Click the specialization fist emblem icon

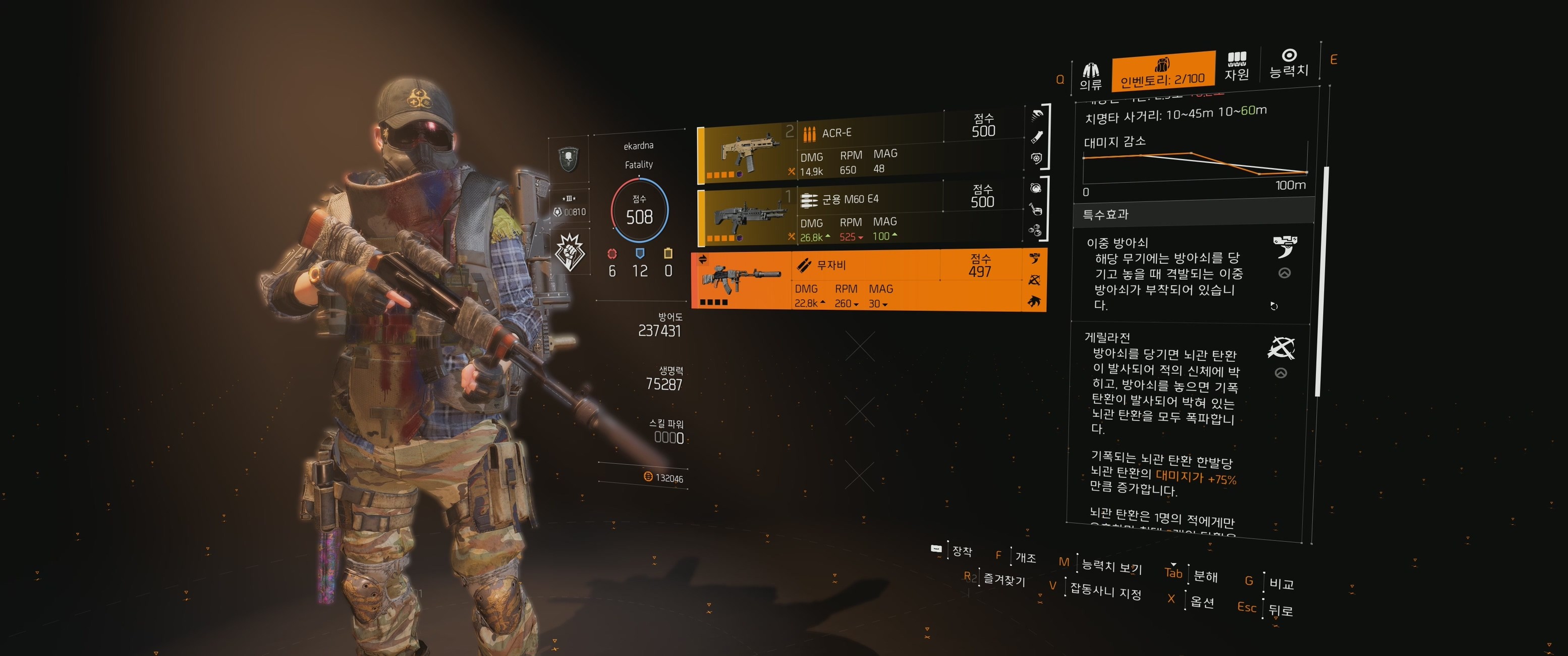click(x=571, y=251)
